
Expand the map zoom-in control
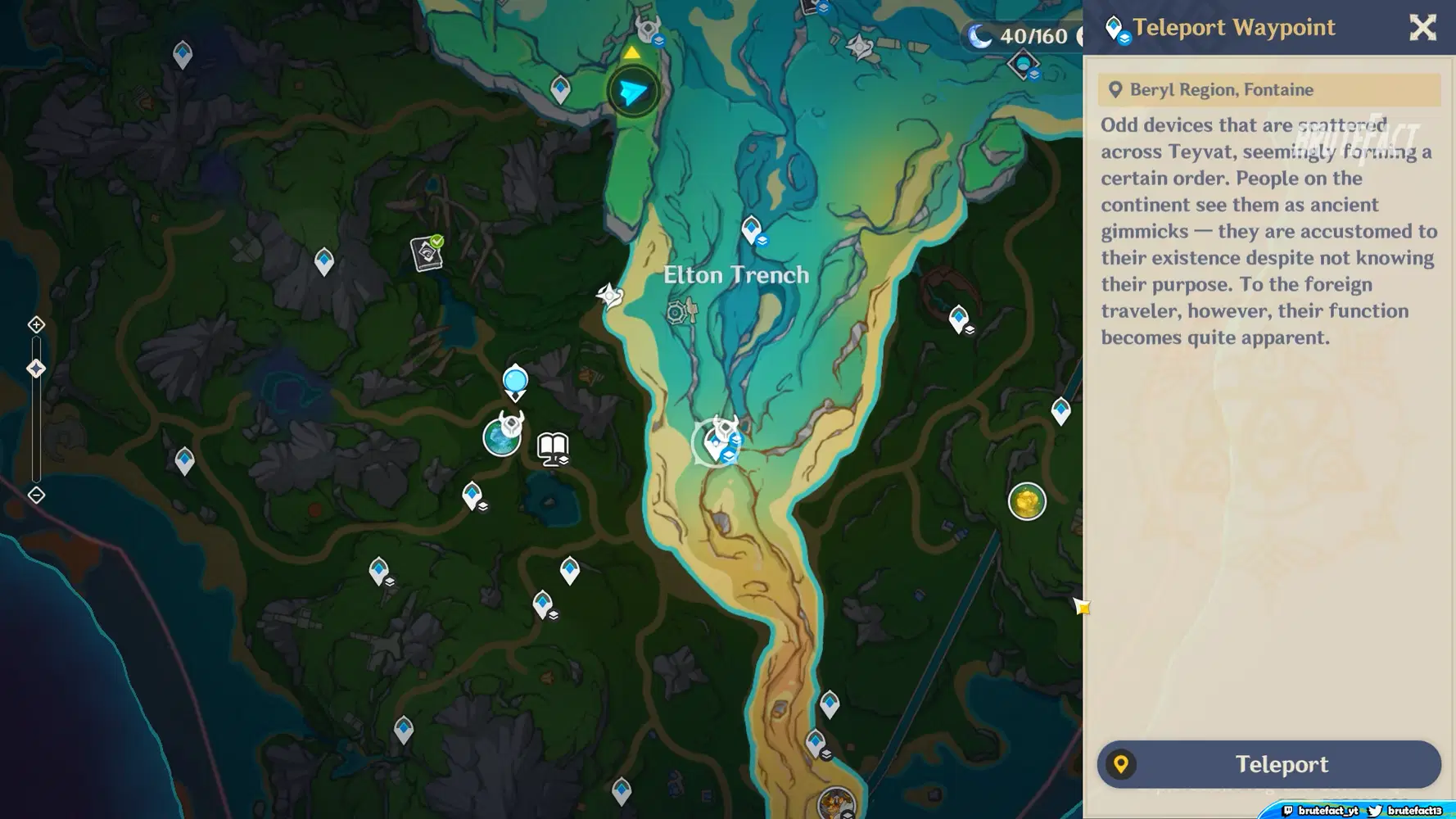(x=36, y=324)
